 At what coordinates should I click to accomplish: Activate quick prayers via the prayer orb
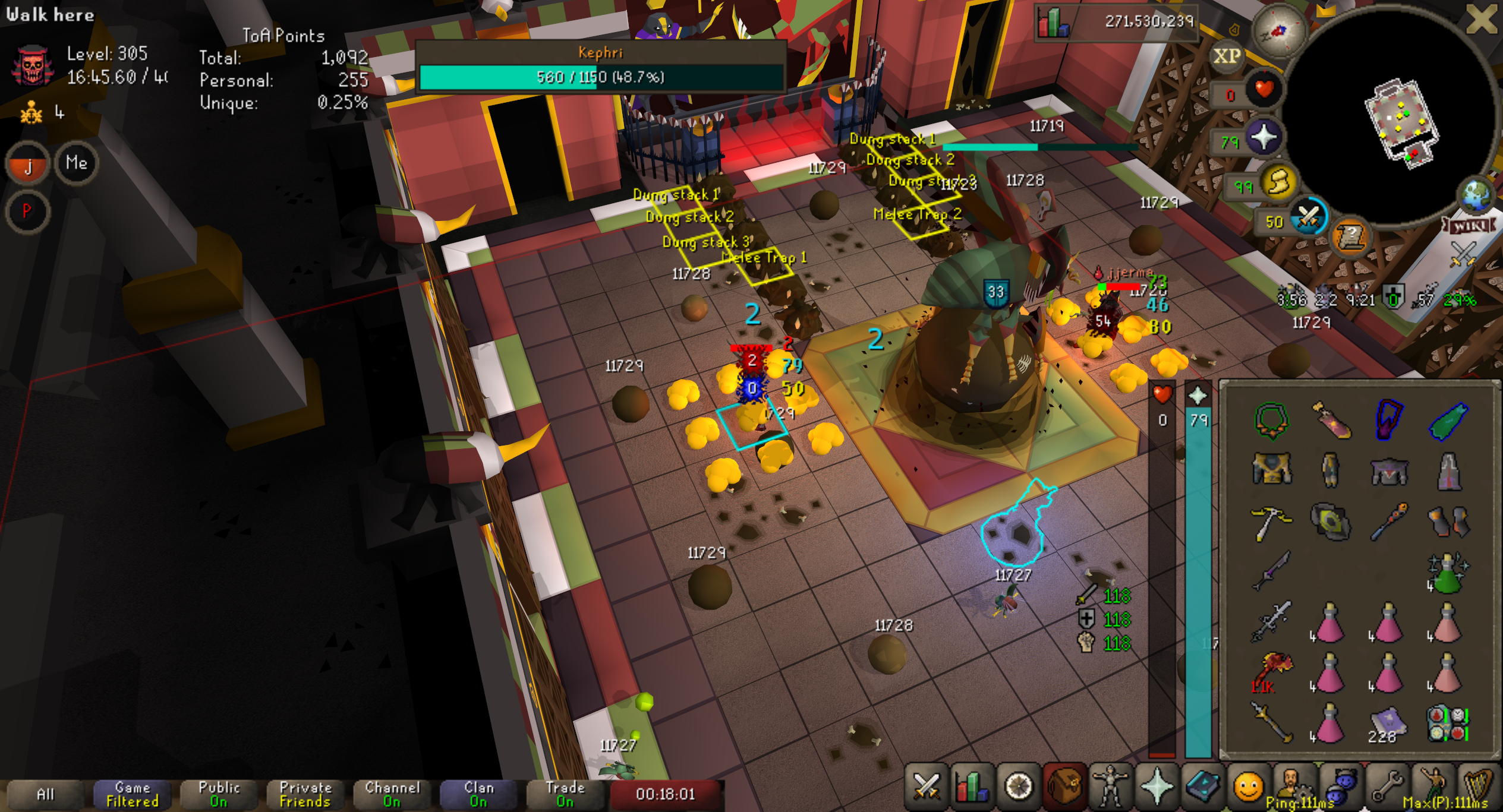point(1263,138)
